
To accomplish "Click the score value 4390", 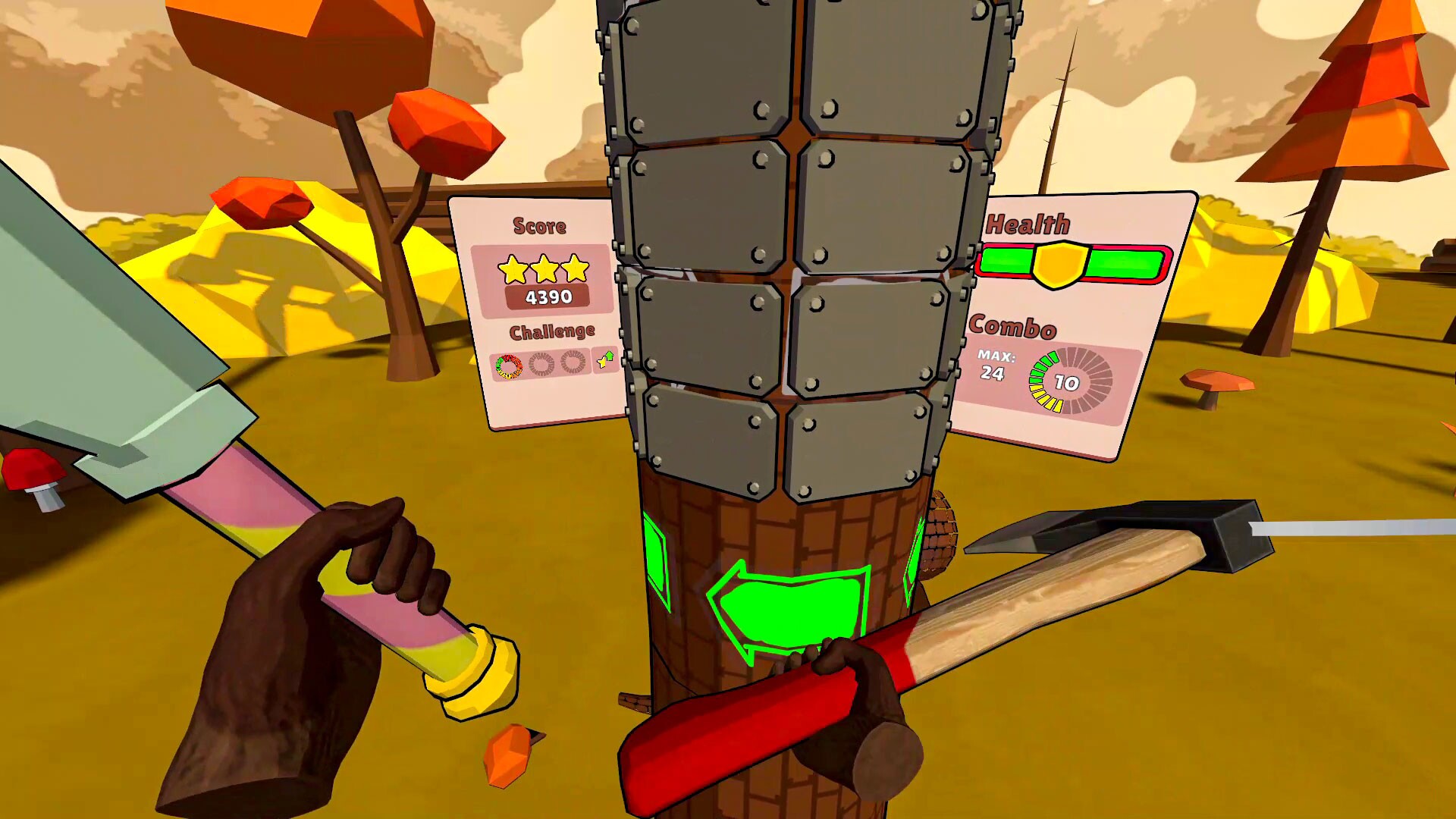I will [549, 296].
